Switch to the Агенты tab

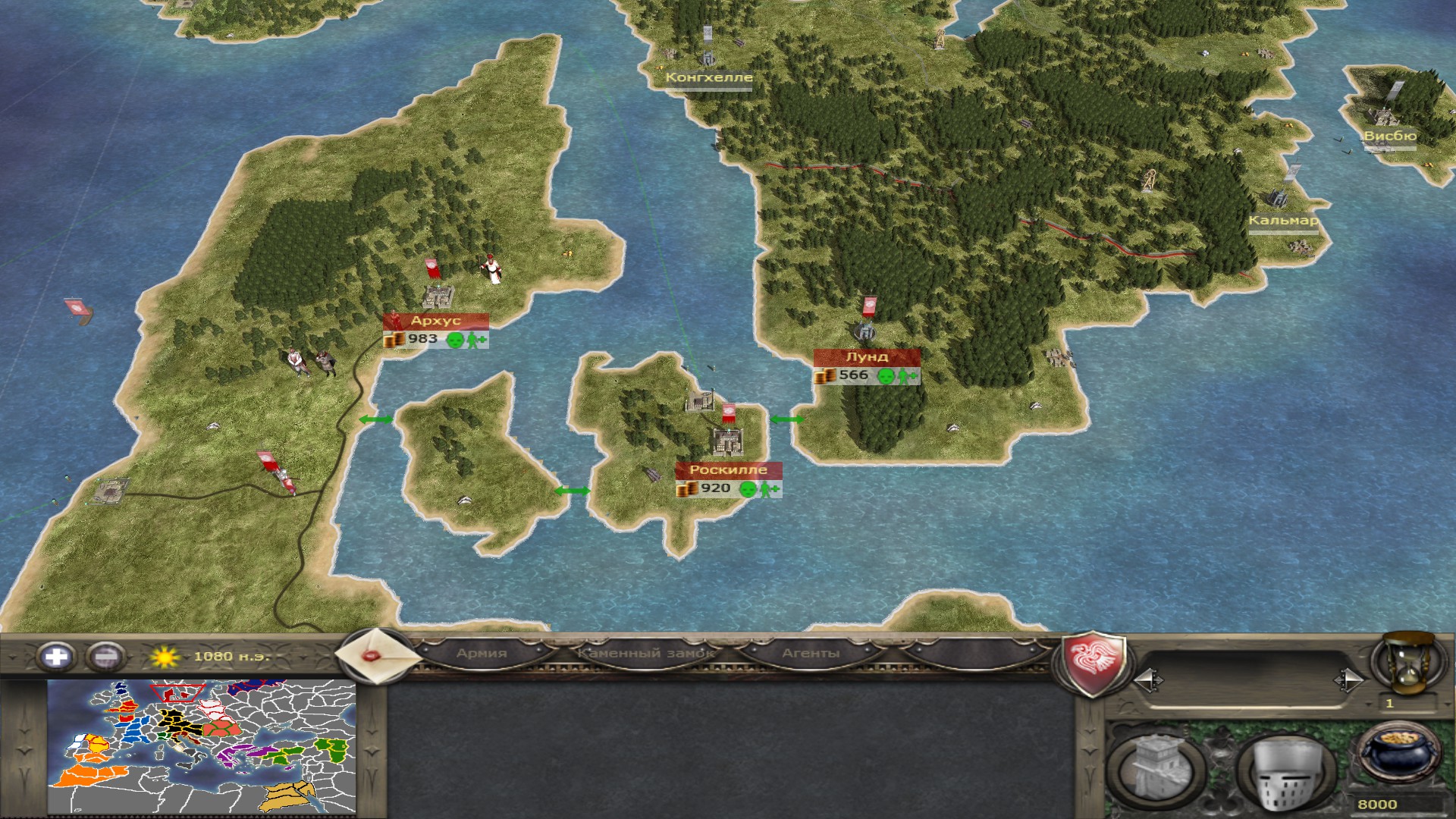click(x=811, y=653)
